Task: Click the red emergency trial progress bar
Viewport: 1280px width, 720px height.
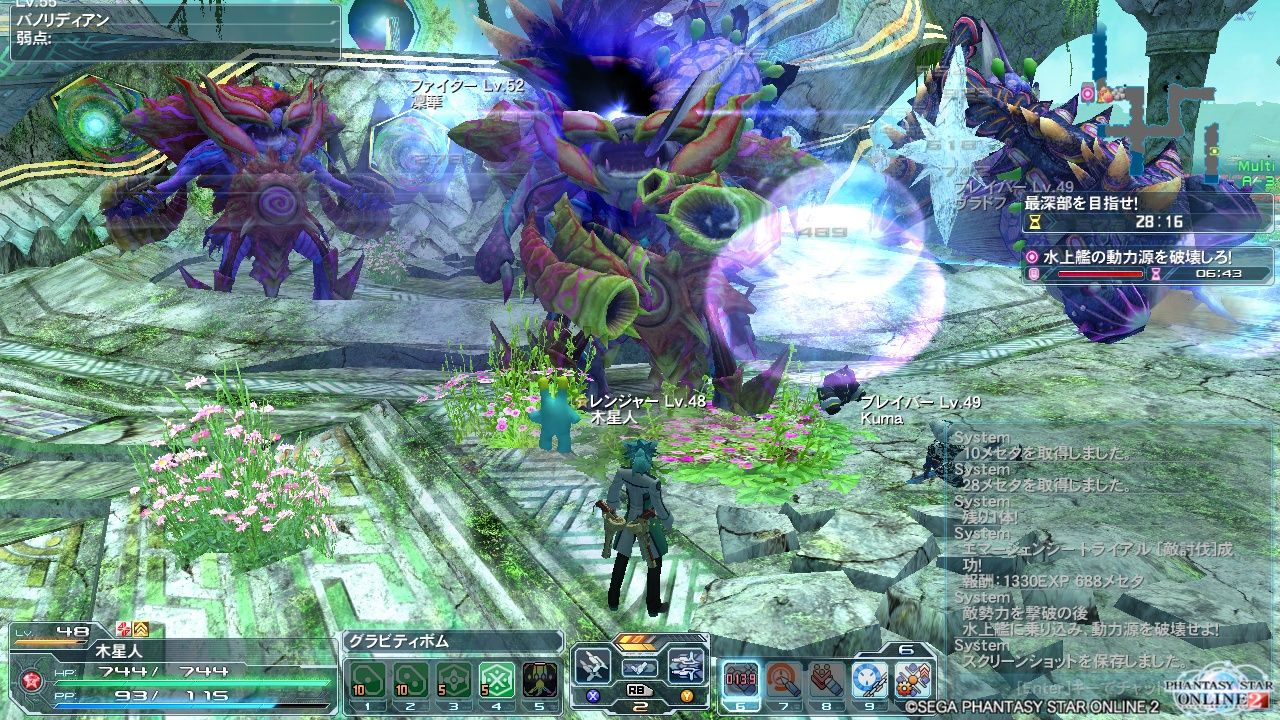Action: click(1100, 273)
